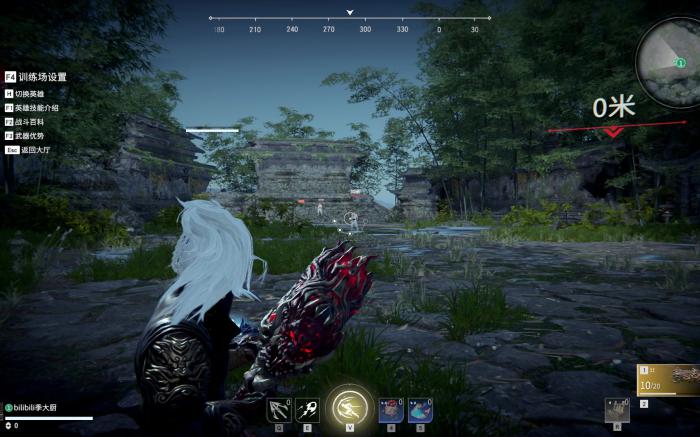
Task: Activate the grappling hook skill icon
Action: pos(278,410)
